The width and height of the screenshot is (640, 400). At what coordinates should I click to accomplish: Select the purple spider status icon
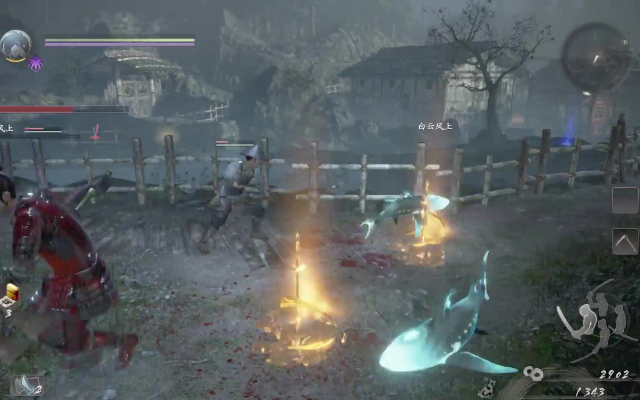coord(36,63)
